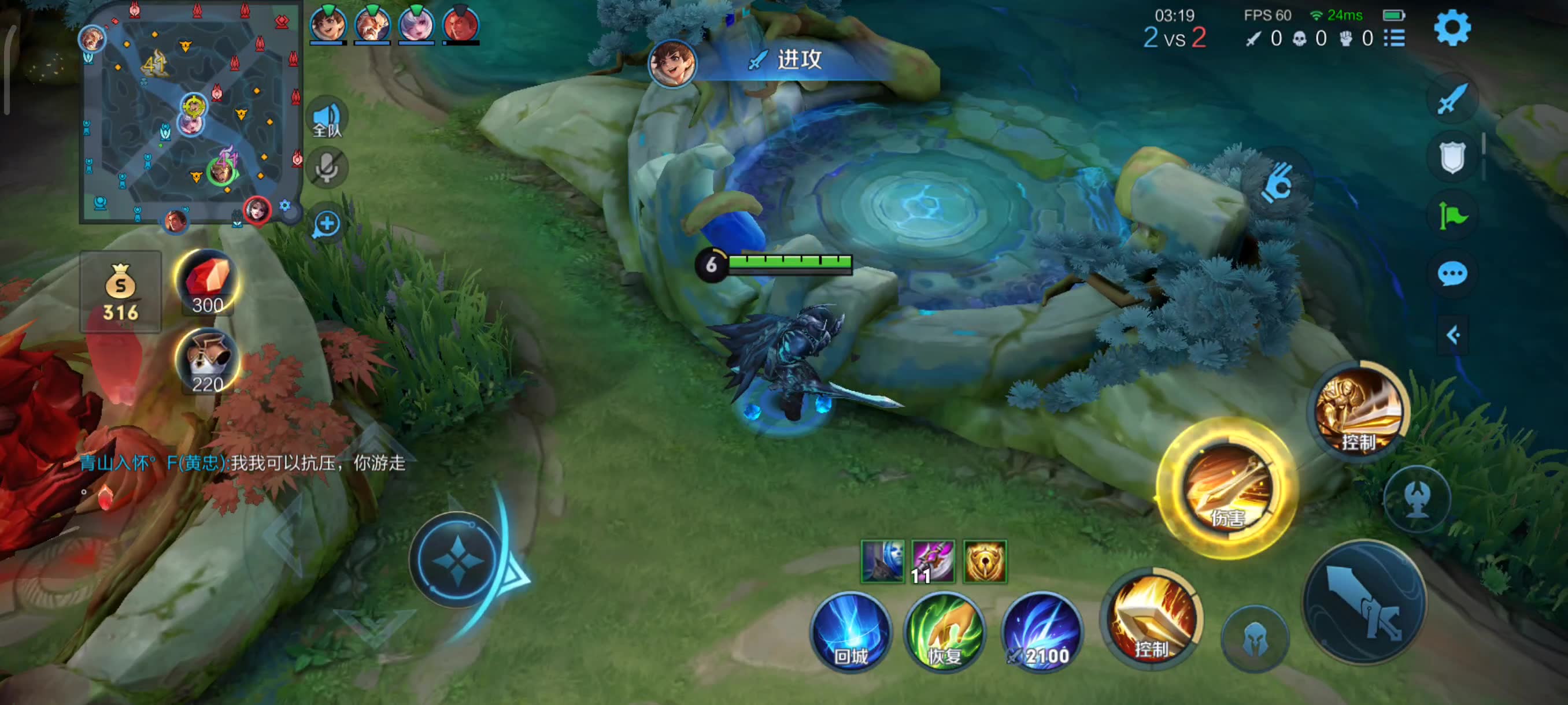Send the green flag rally signal

[x=1452, y=216]
